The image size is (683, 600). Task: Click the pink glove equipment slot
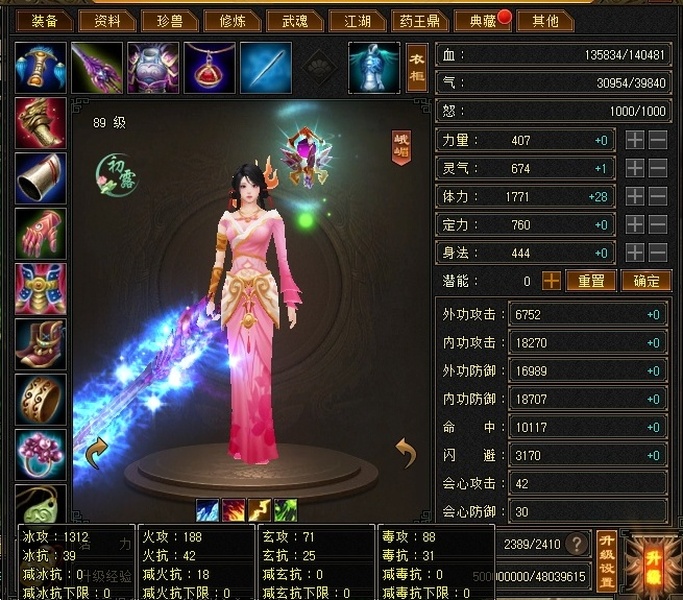click(x=41, y=234)
